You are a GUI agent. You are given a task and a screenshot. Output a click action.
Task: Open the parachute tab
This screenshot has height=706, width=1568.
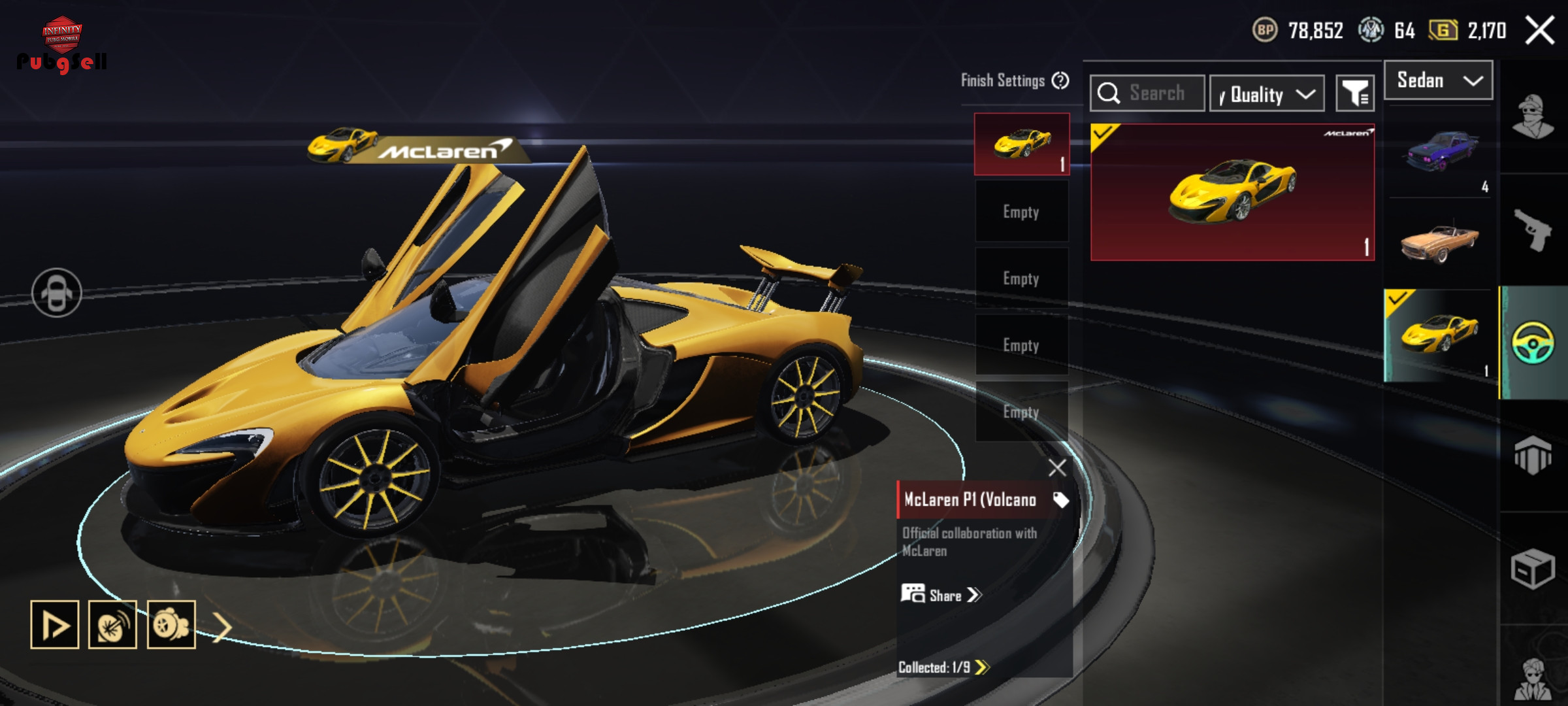(x=1532, y=455)
